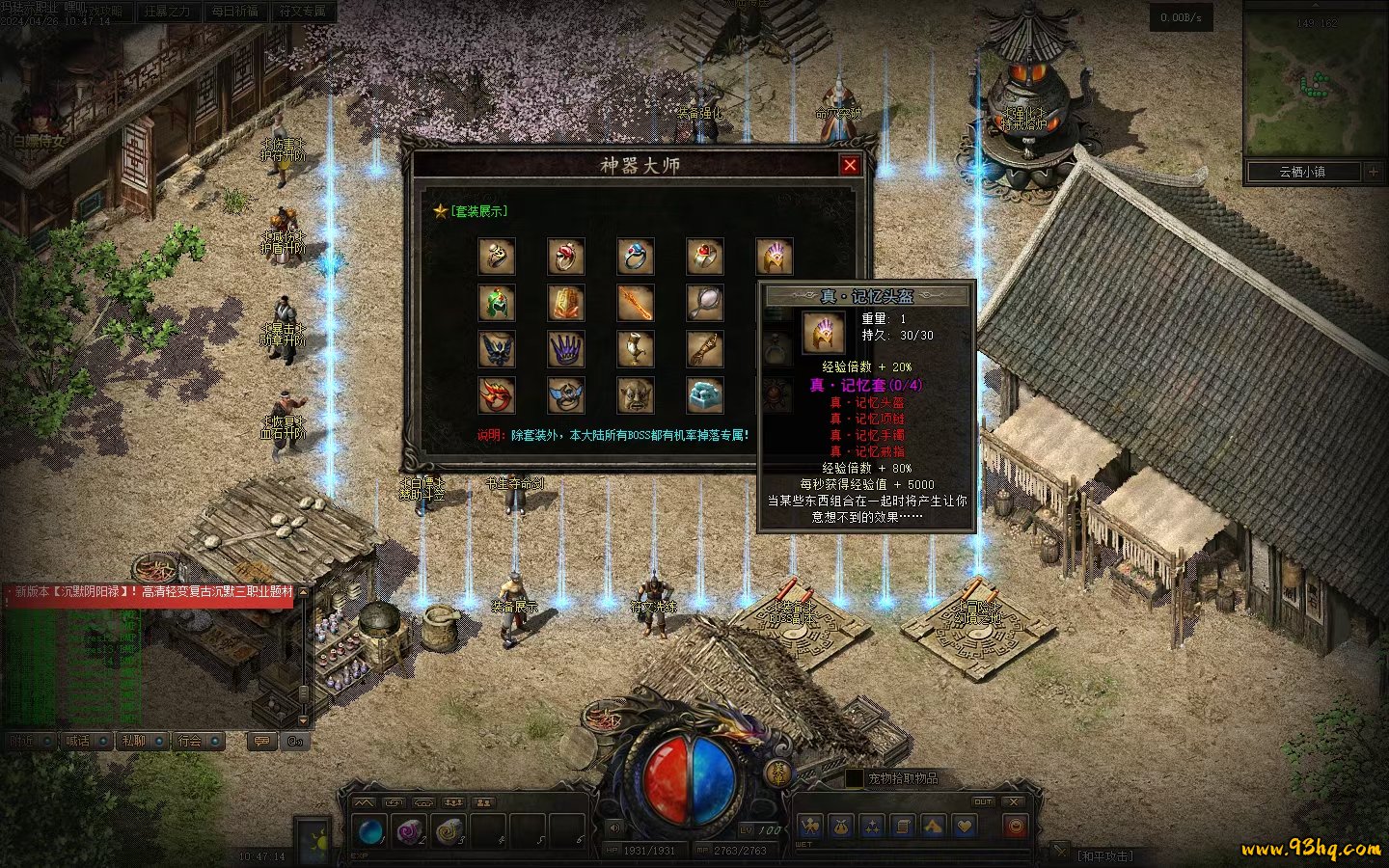
Task: Open the 每日祈福 daily blessing button
Action: (234, 12)
